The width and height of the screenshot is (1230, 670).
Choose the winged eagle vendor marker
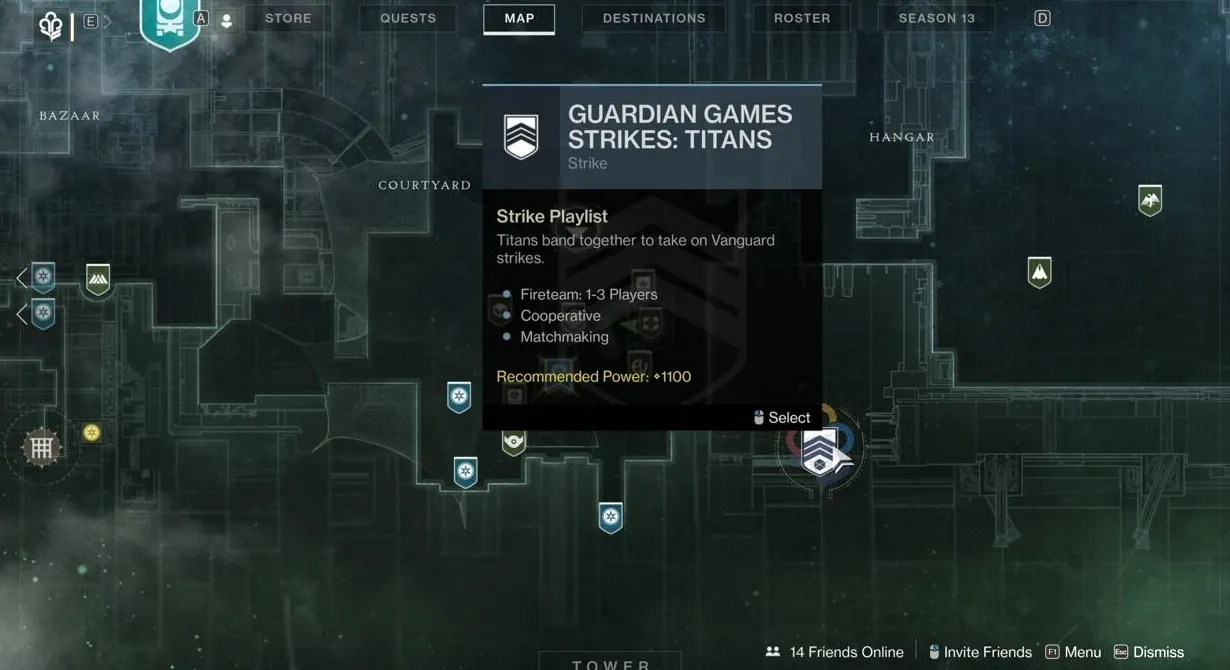click(1150, 200)
